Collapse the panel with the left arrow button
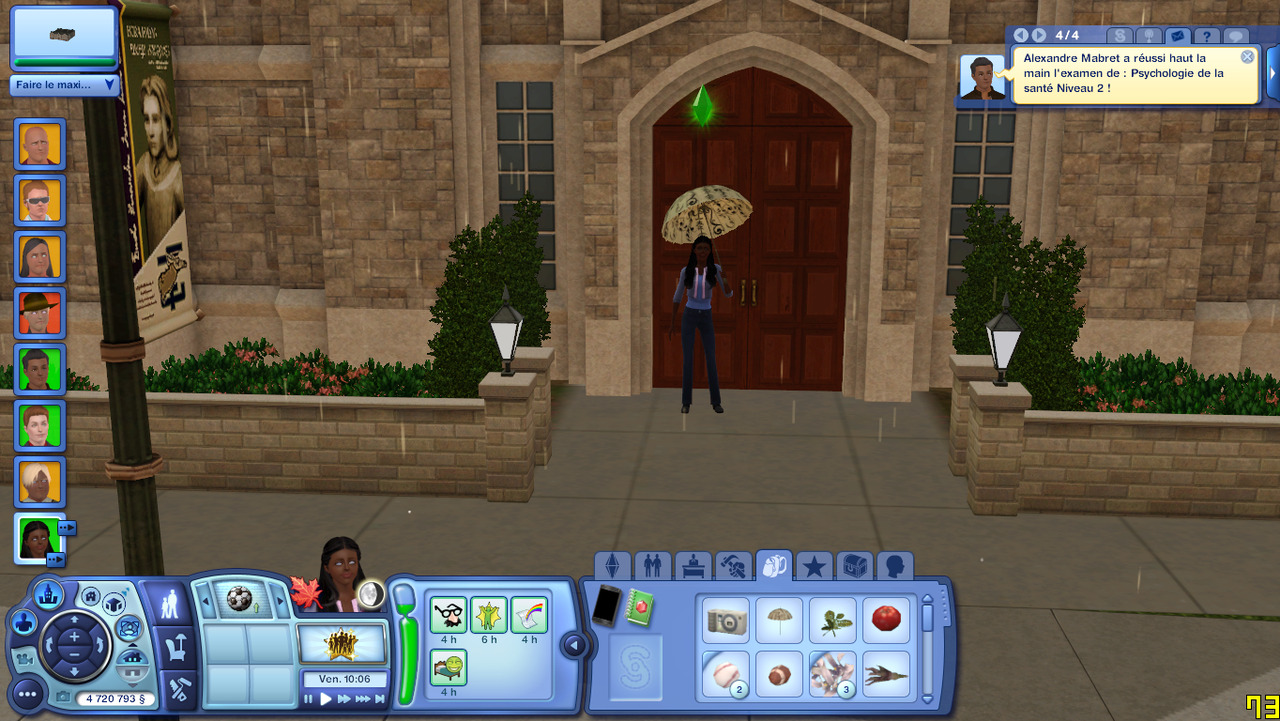The height and width of the screenshot is (721, 1280). point(574,646)
